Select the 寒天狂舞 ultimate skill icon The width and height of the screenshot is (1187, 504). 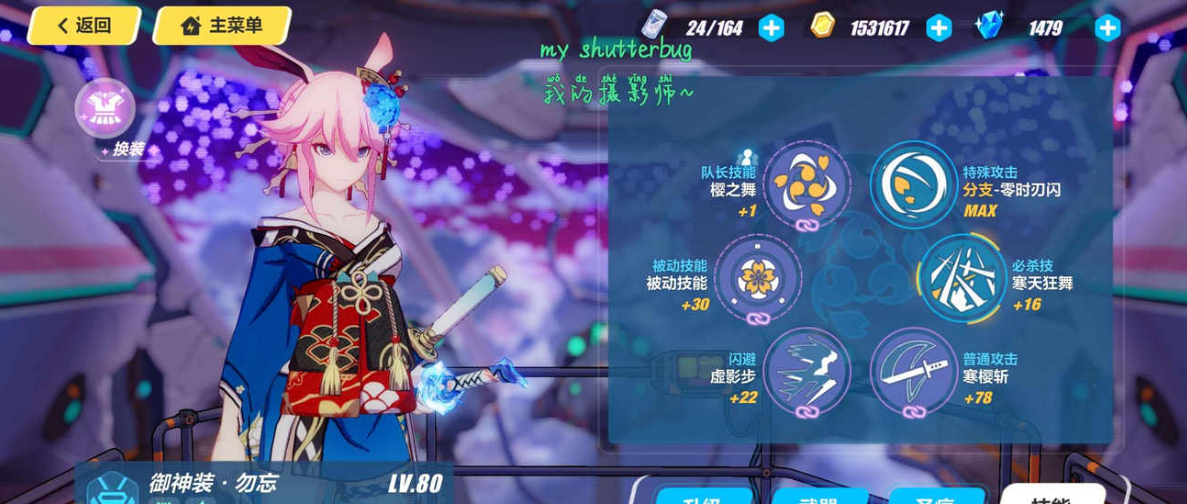961,277
